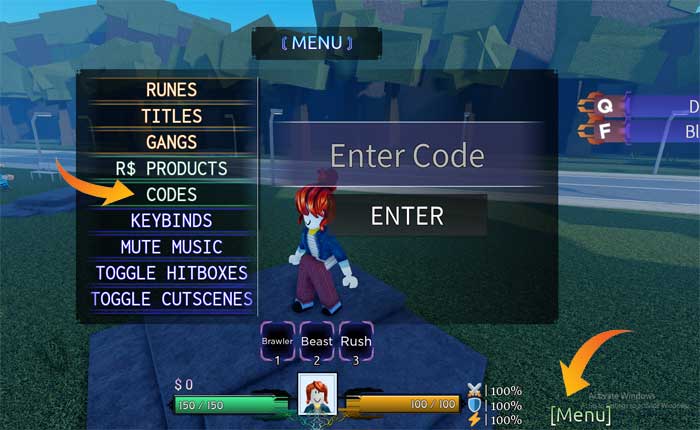Toggle cutscenes on or off

pos(171,298)
